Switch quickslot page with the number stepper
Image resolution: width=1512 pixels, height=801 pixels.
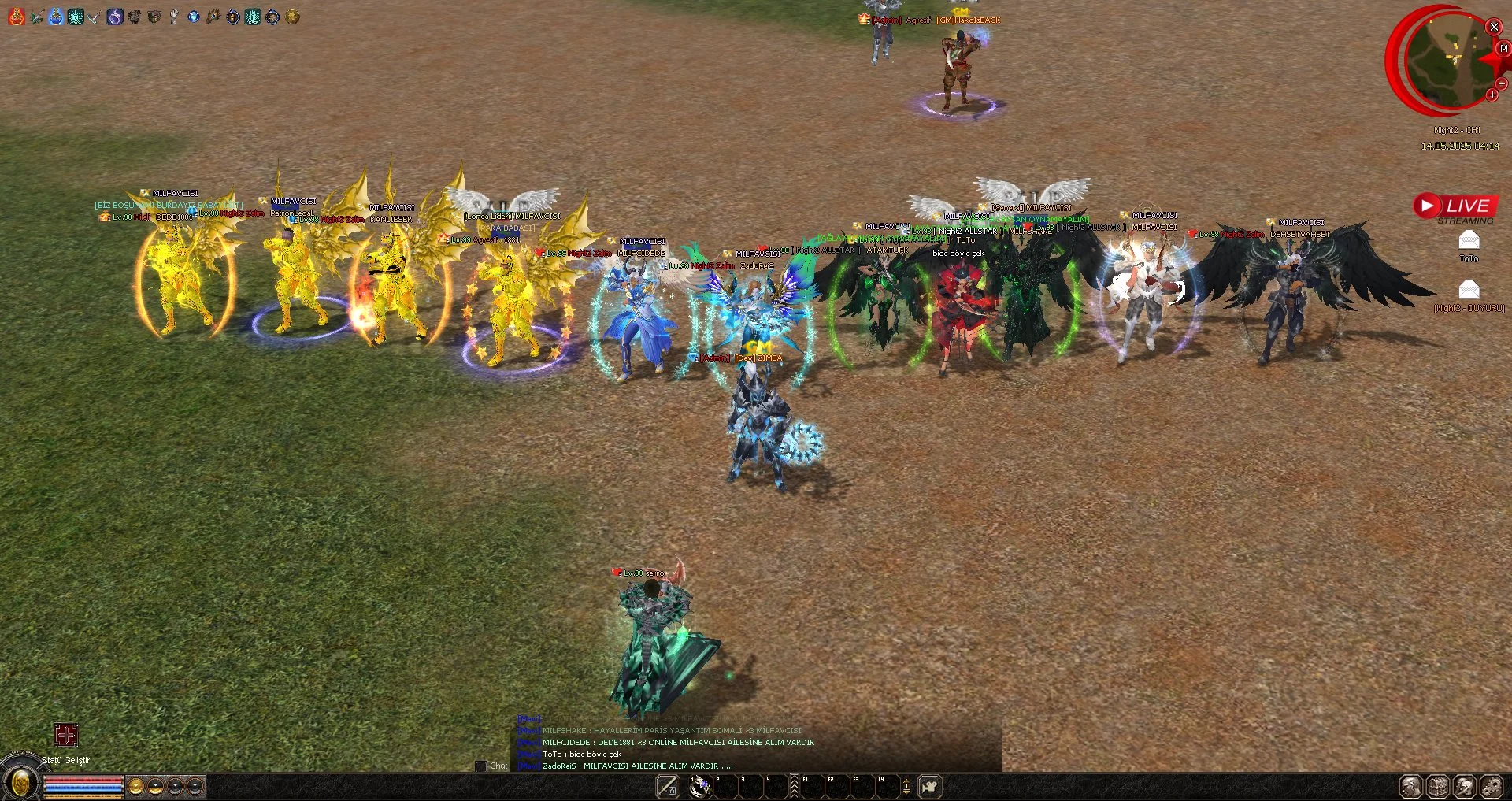pos(906,786)
